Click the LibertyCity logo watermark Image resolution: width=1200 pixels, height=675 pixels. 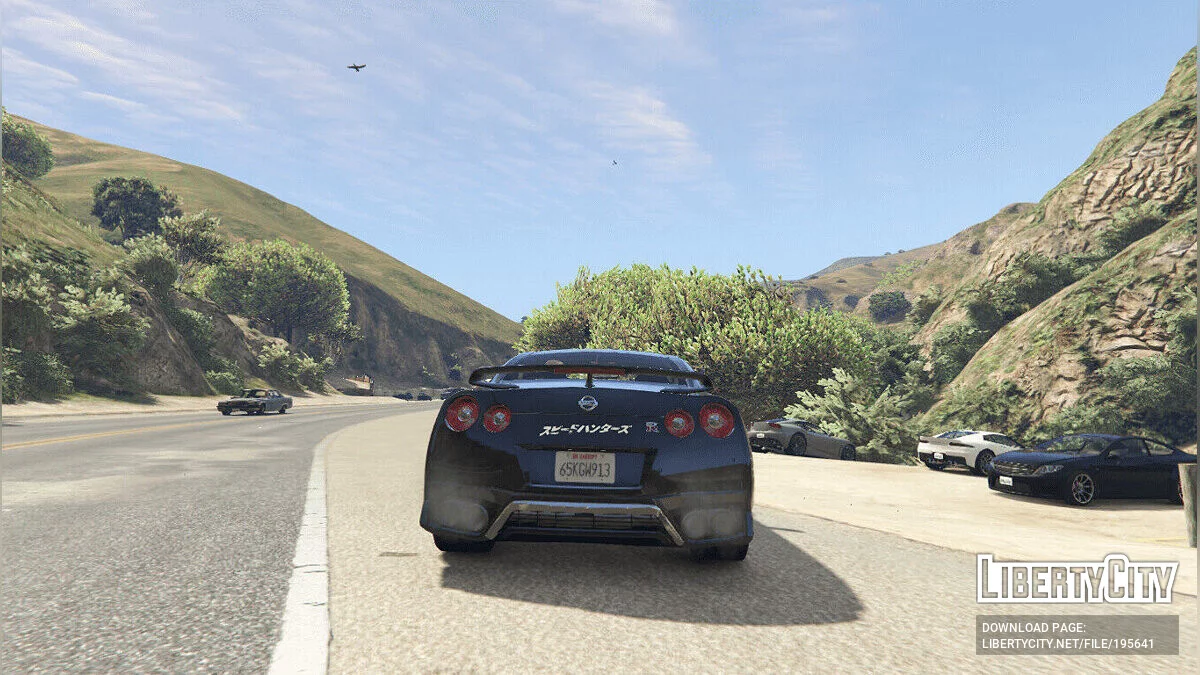(x=1077, y=579)
